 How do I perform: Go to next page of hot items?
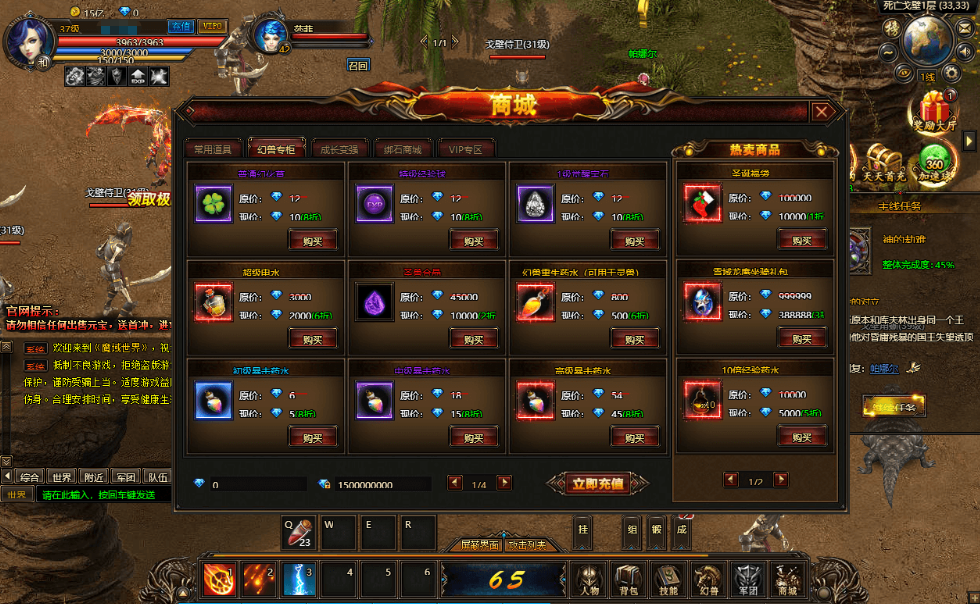click(x=781, y=481)
